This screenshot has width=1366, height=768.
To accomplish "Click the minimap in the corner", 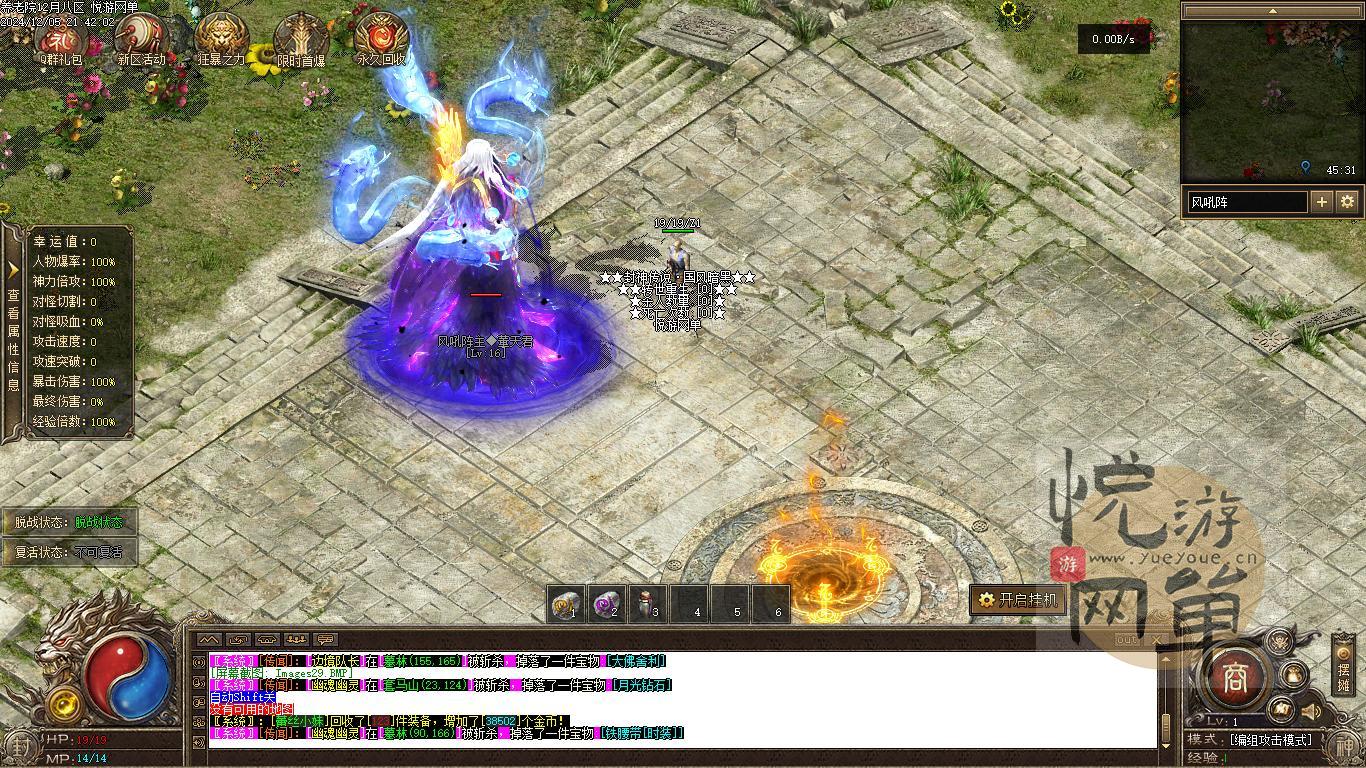I will pyautogui.click(x=1270, y=100).
